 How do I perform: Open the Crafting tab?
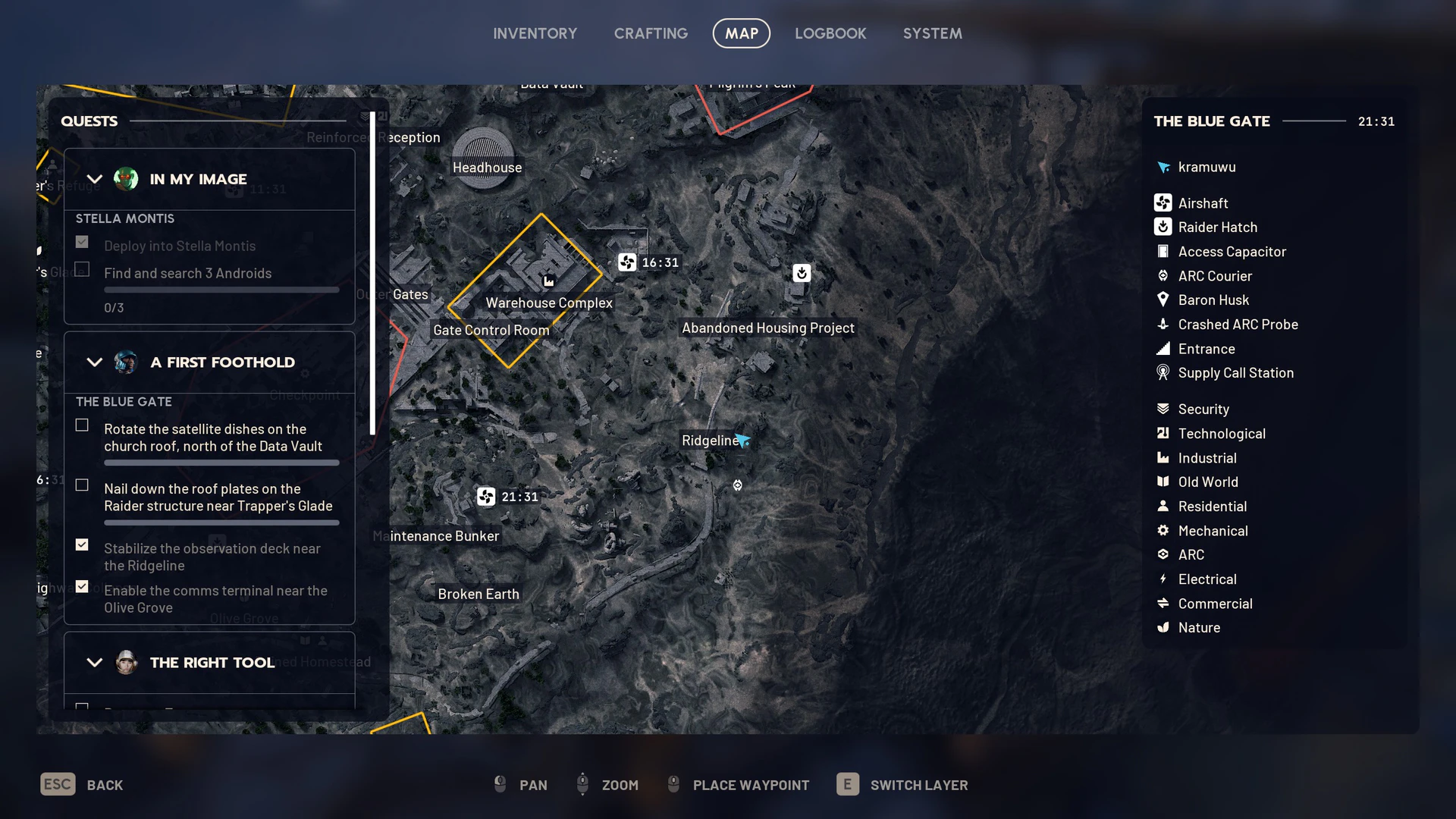pos(651,33)
